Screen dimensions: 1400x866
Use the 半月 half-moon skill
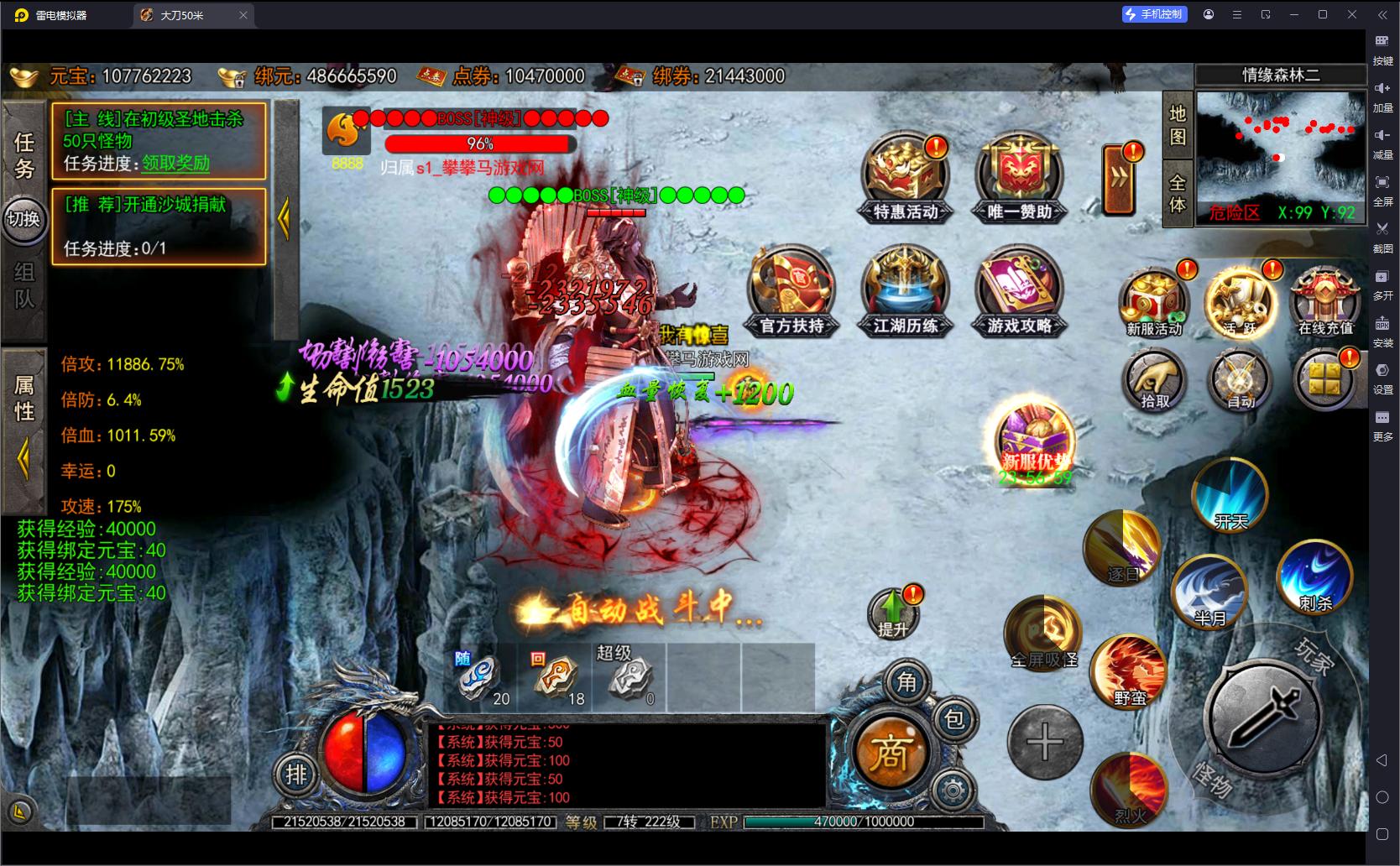1209,592
